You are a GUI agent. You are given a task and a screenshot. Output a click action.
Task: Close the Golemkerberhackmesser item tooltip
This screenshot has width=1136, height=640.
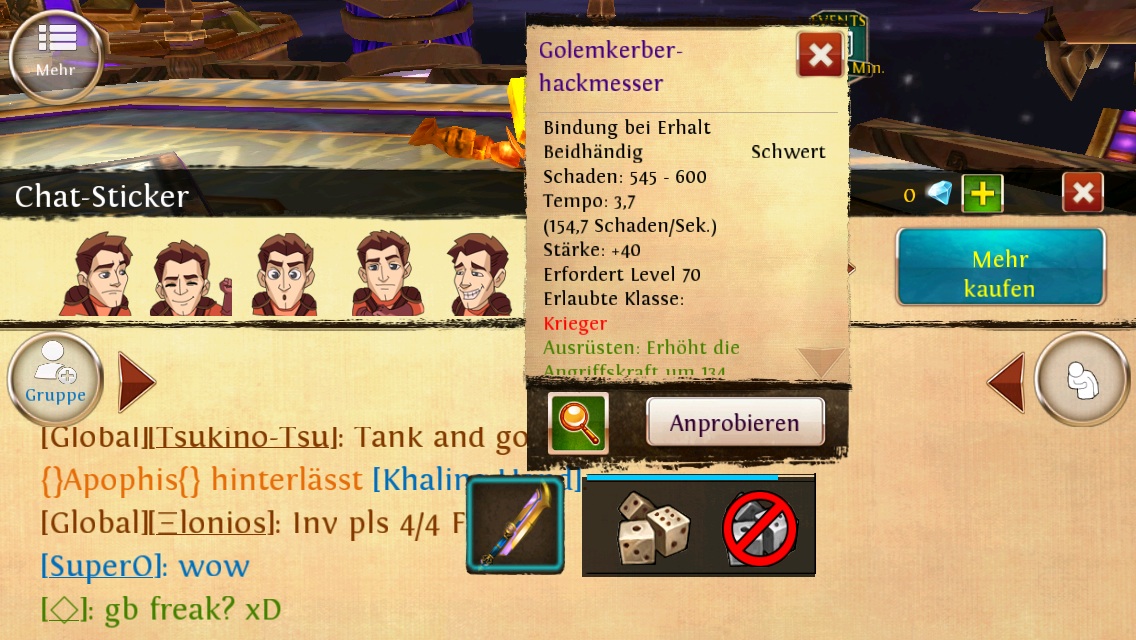click(x=820, y=55)
